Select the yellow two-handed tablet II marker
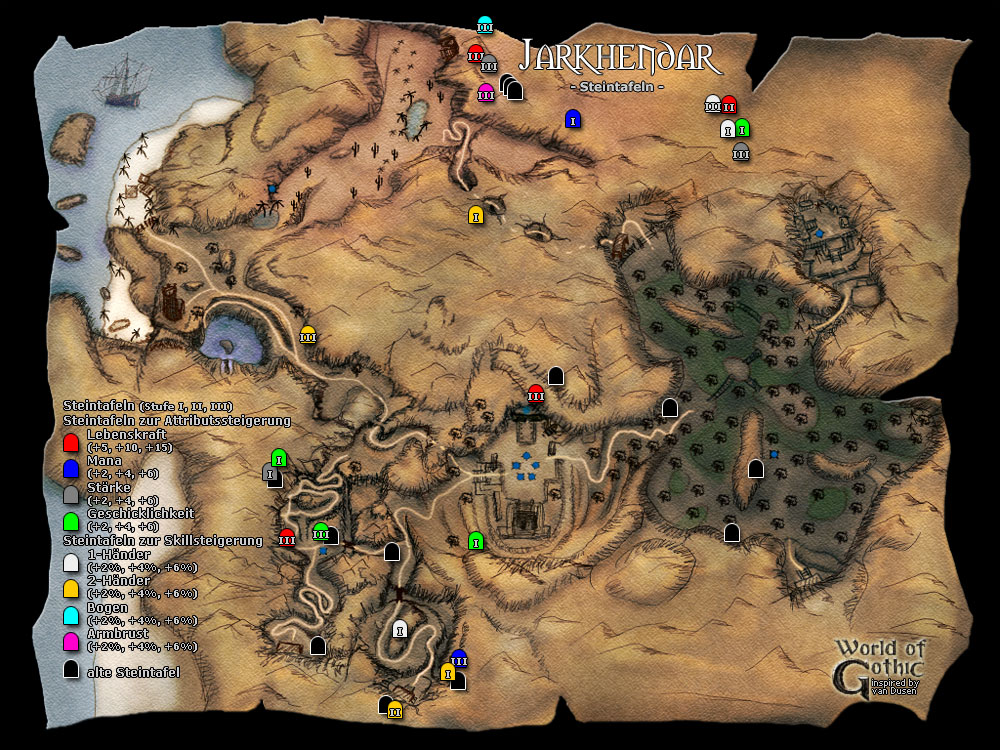Image resolution: width=1000 pixels, height=750 pixels. (x=395, y=711)
